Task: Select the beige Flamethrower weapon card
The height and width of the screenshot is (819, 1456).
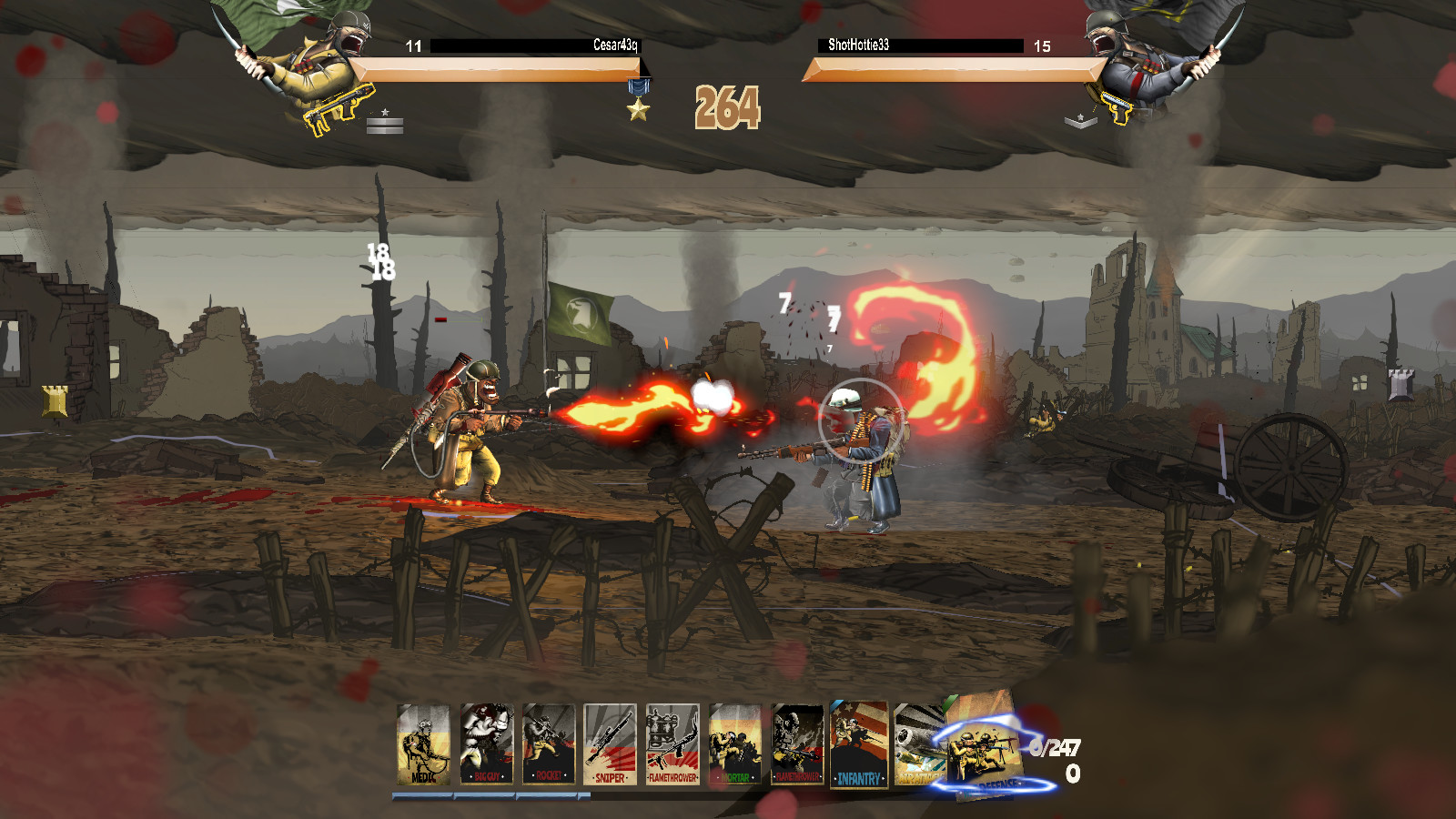Action: pos(672,744)
